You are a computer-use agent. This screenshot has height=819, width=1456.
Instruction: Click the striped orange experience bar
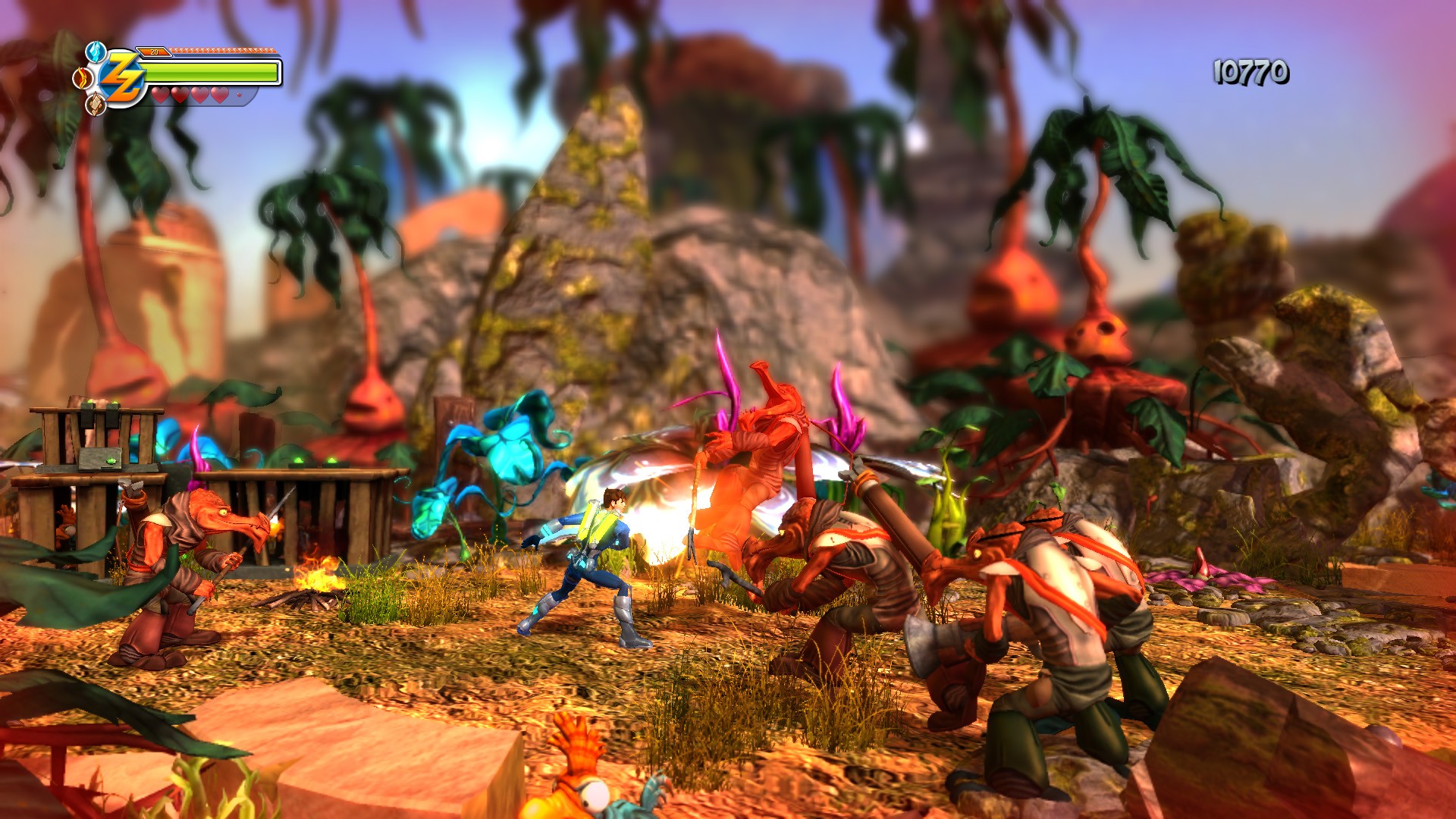(221, 51)
